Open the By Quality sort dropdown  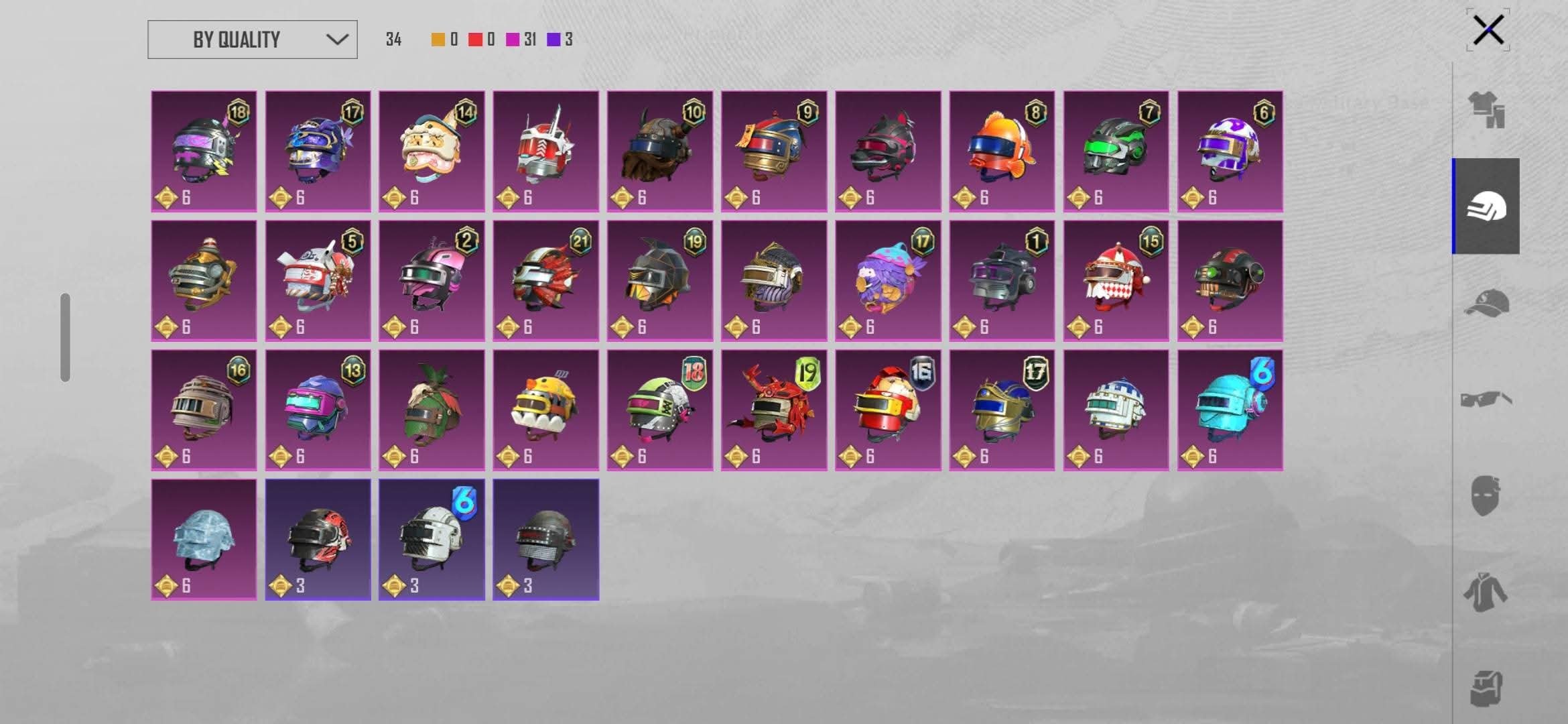point(252,40)
